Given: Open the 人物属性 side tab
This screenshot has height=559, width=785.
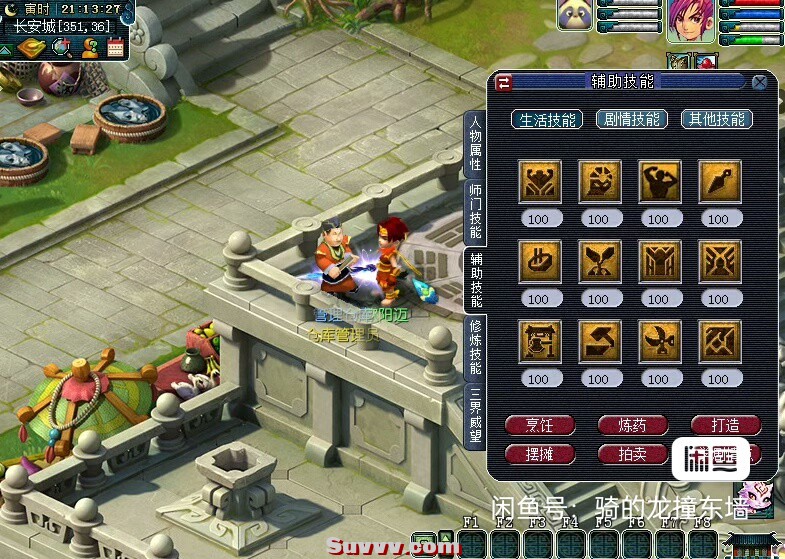Looking at the screenshot, I should pyautogui.click(x=476, y=144).
